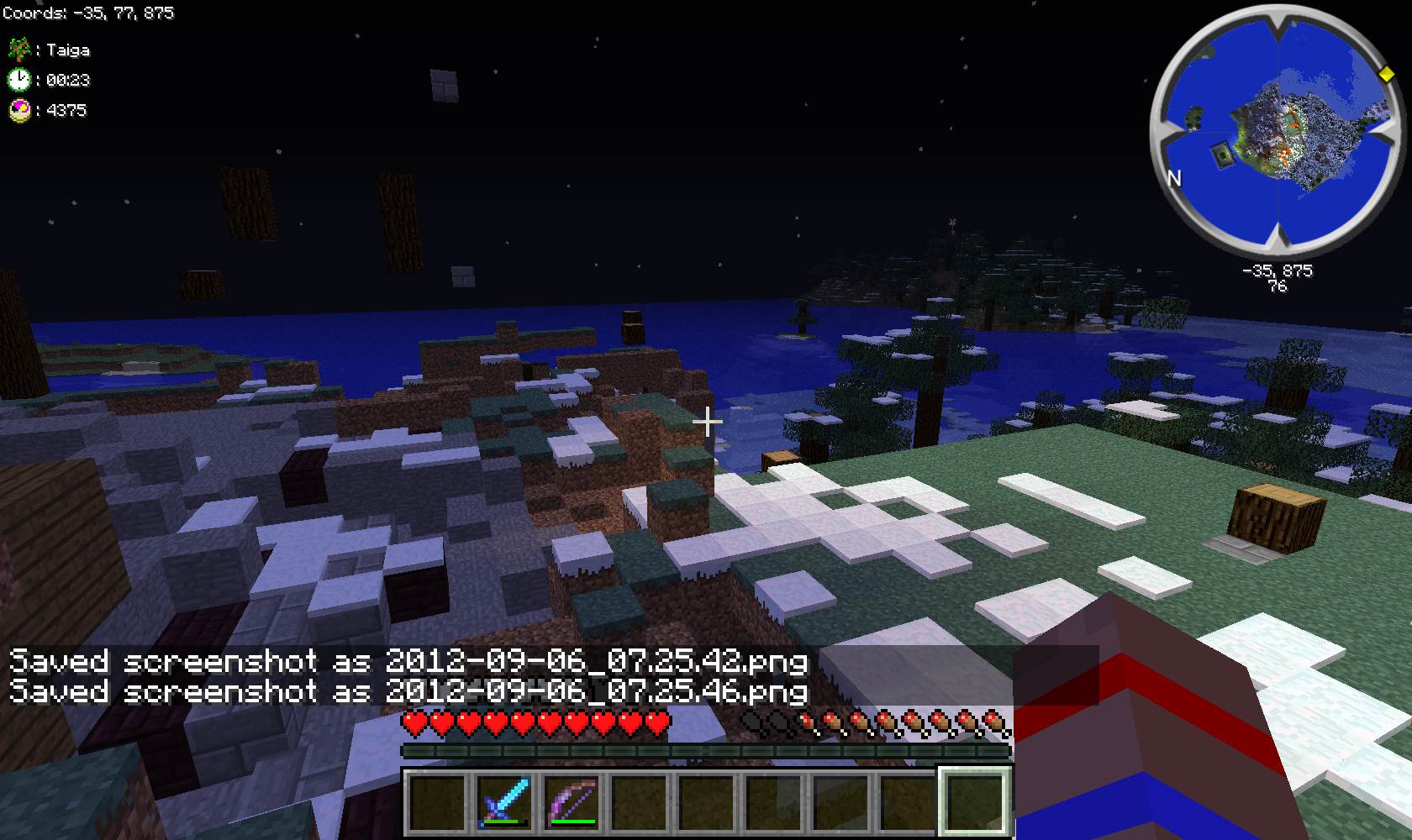The height and width of the screenshot is (840, 1412).
Task: Click the yellow waypoint marker on minimap
Action: (x=1386, y=75)
